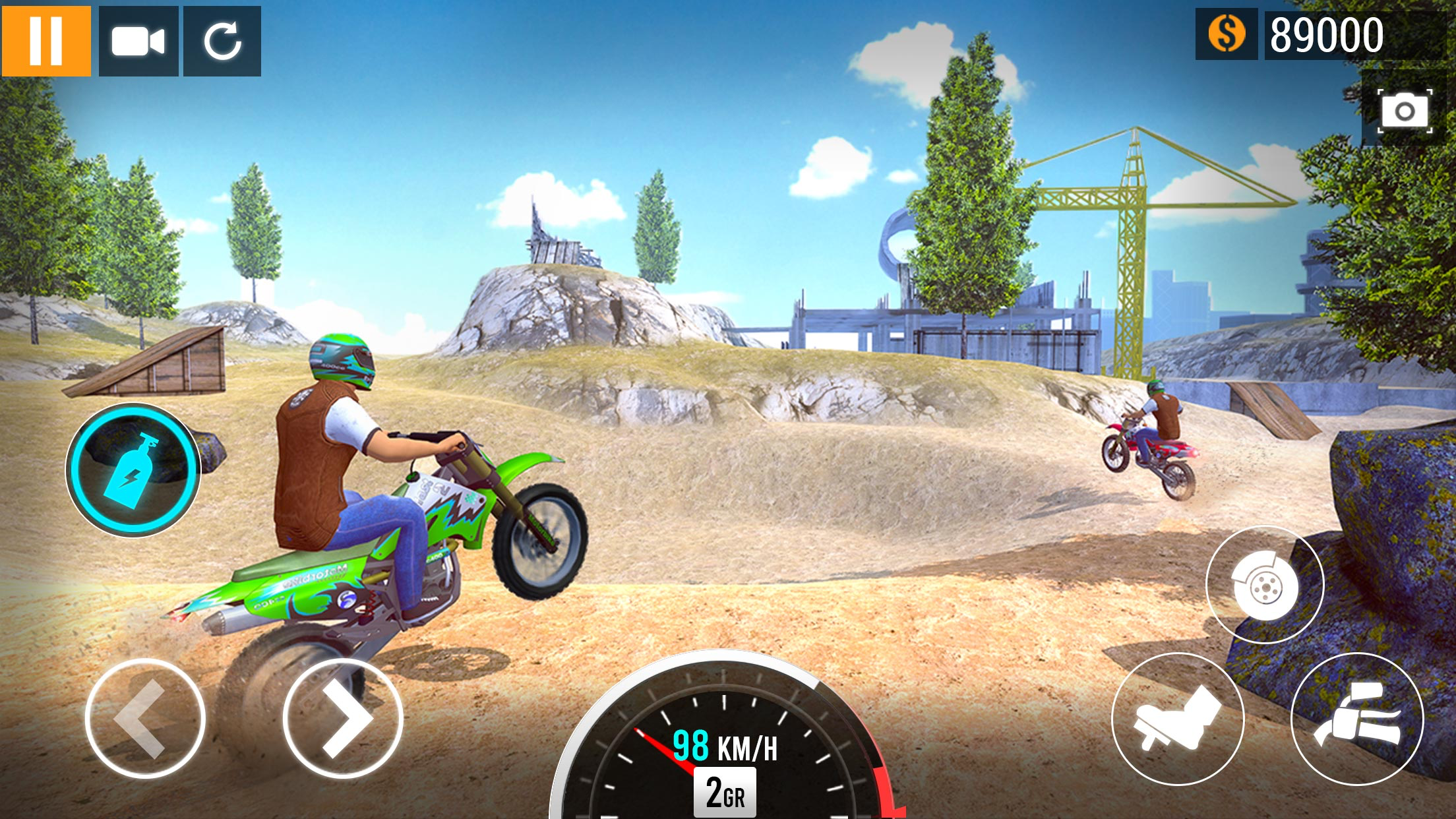Tap the gold dollar coin icon
This screenshot has height=819, width=1456.
pos(1227,34)
